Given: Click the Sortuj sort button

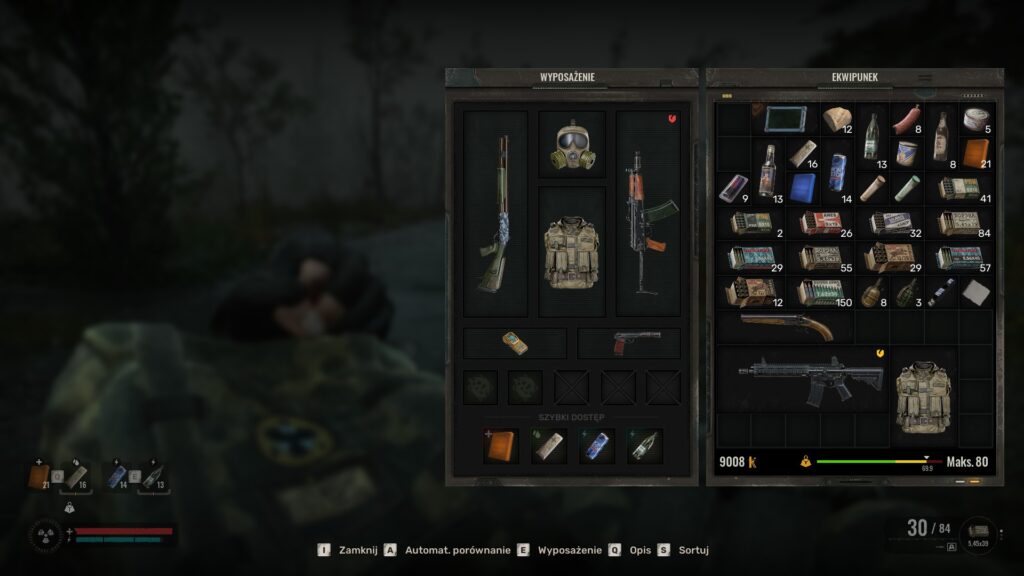Looking at the screenshot, I should click(x=680, y=550).
